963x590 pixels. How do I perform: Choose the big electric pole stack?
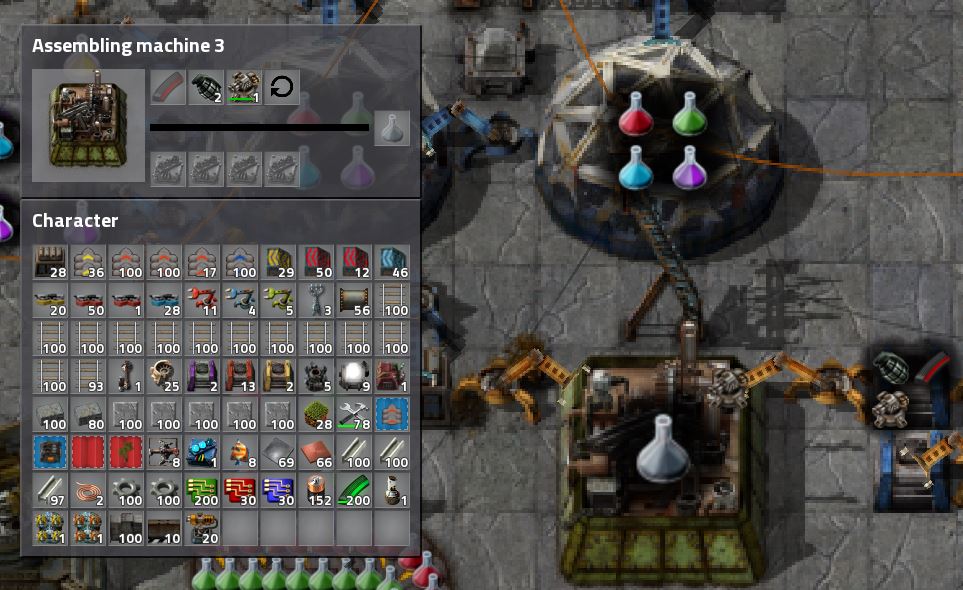[x=317, y=300]
